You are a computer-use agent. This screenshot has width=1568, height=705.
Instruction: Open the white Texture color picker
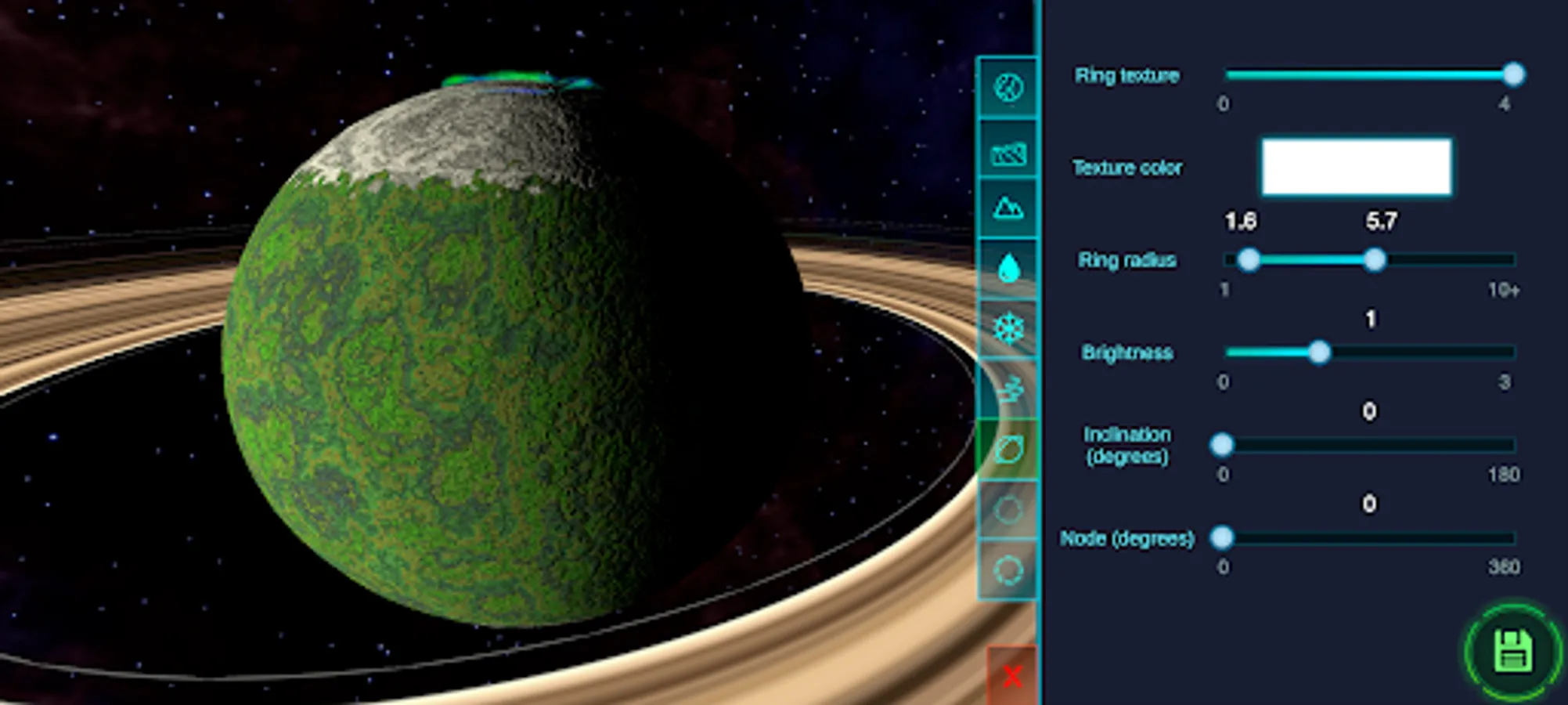(1356, 168)
